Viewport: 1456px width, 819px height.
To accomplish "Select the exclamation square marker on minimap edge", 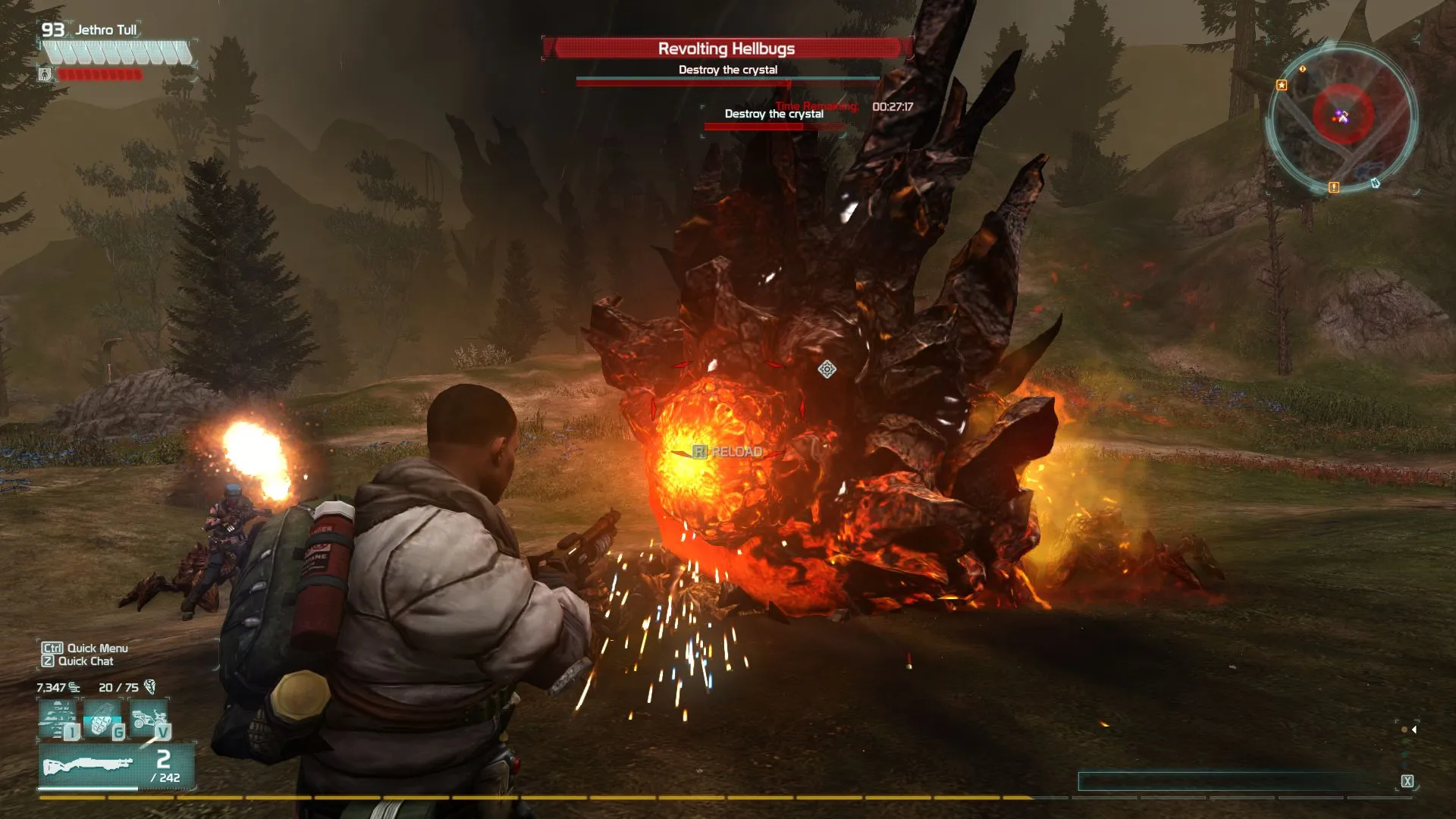I will pos(1334,187).
